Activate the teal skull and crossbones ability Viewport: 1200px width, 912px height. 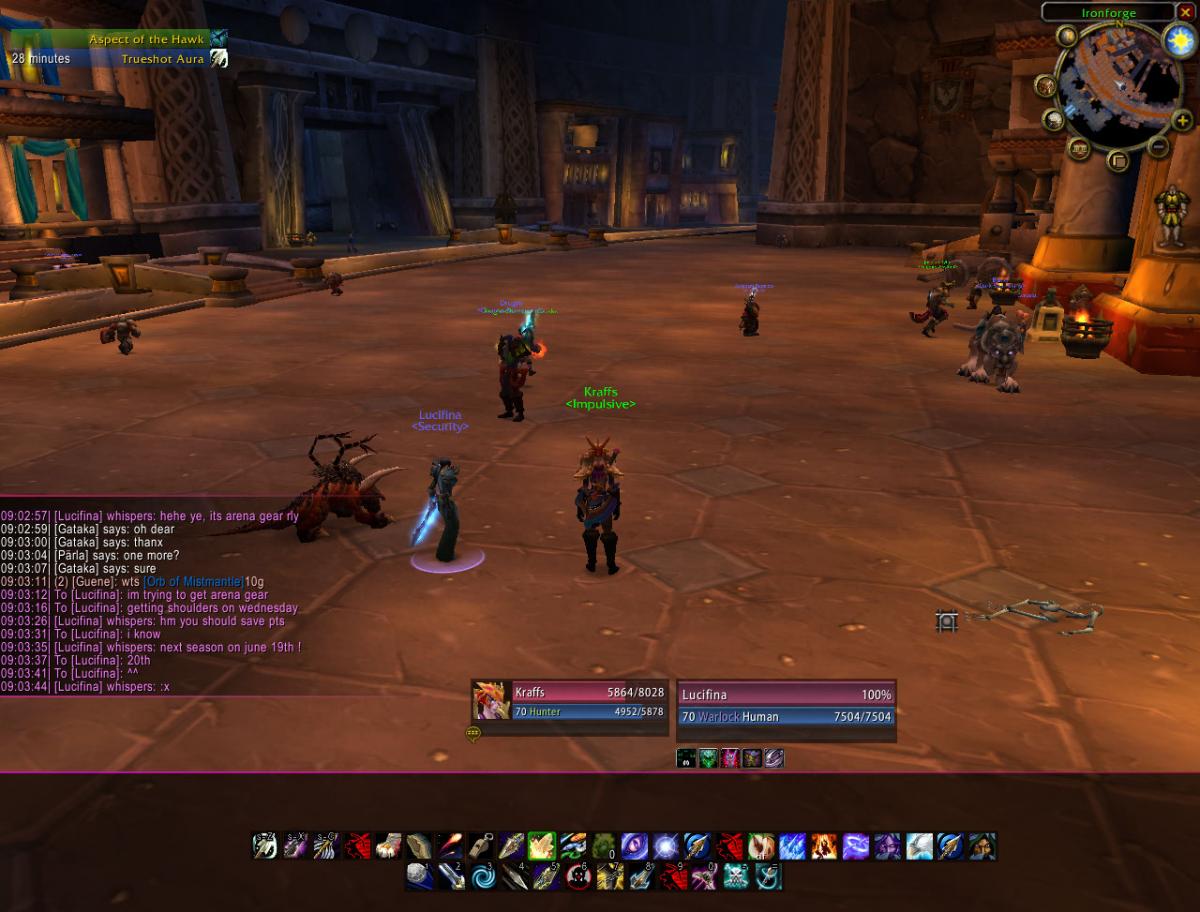(x=737, y=877)
